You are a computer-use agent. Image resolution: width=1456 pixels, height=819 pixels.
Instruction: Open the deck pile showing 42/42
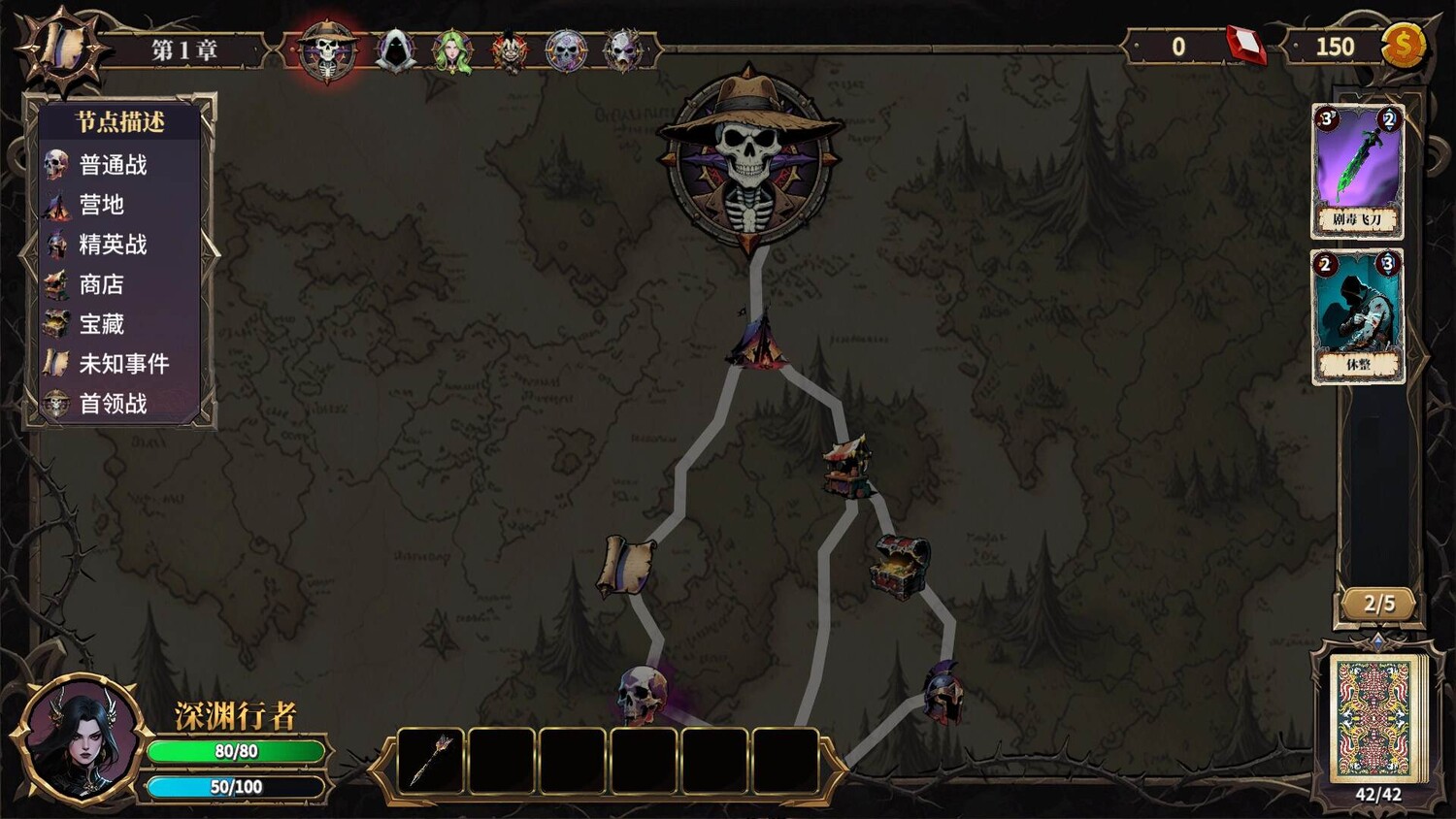[1374, 719]
